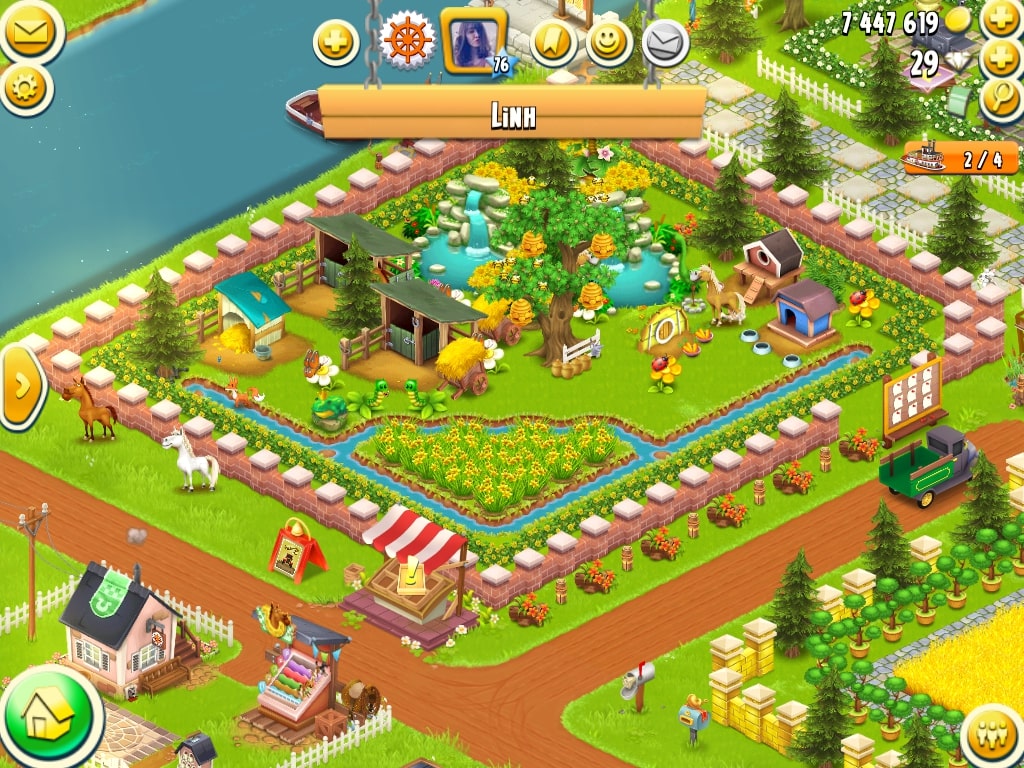Open the yellow bookmark icon
Image resolution: width=1024 pixels, height=768 pixels.
(x=553, y=43)
